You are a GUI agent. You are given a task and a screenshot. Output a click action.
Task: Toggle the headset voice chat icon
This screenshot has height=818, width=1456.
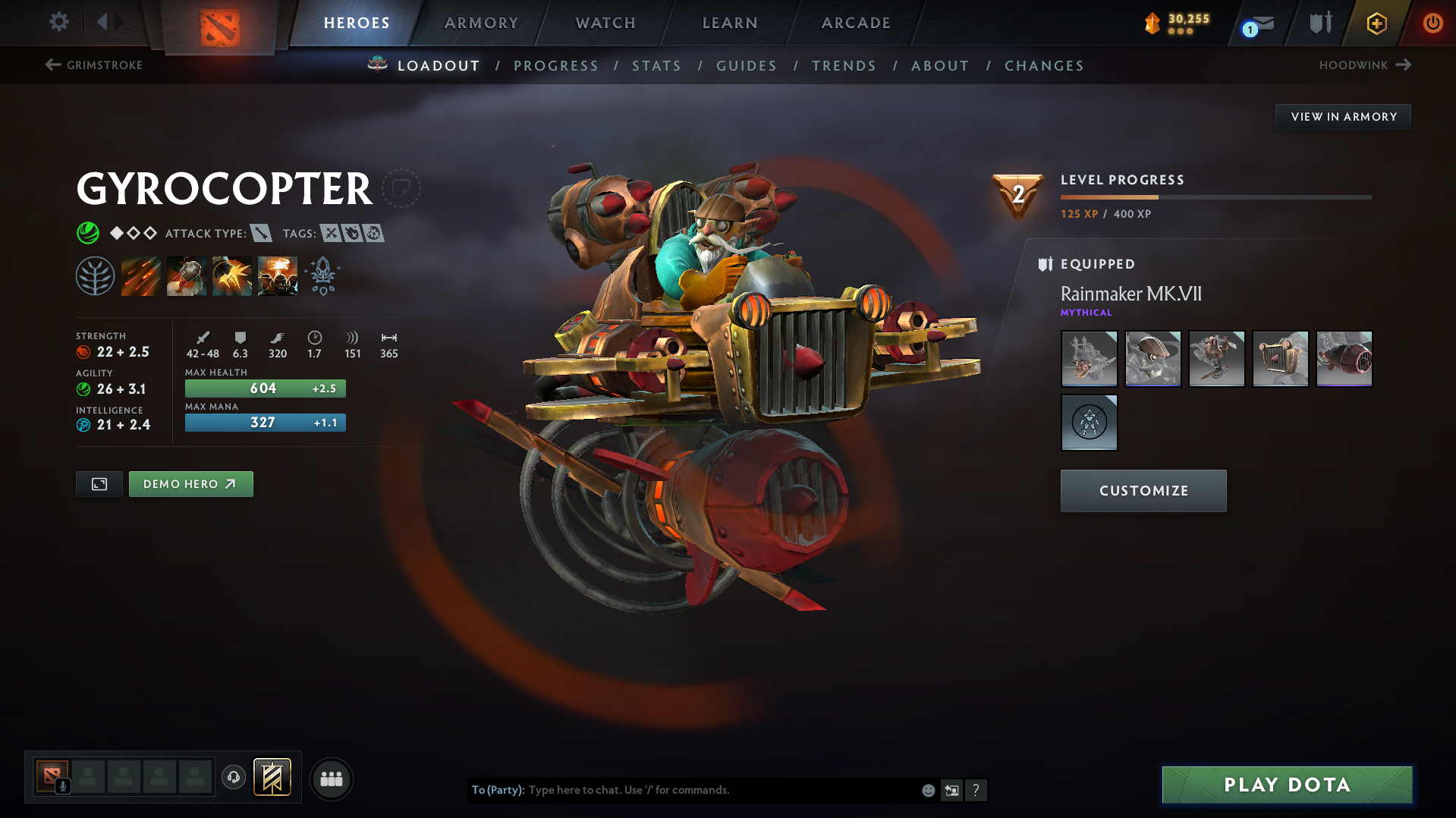[x=233, y=779]
